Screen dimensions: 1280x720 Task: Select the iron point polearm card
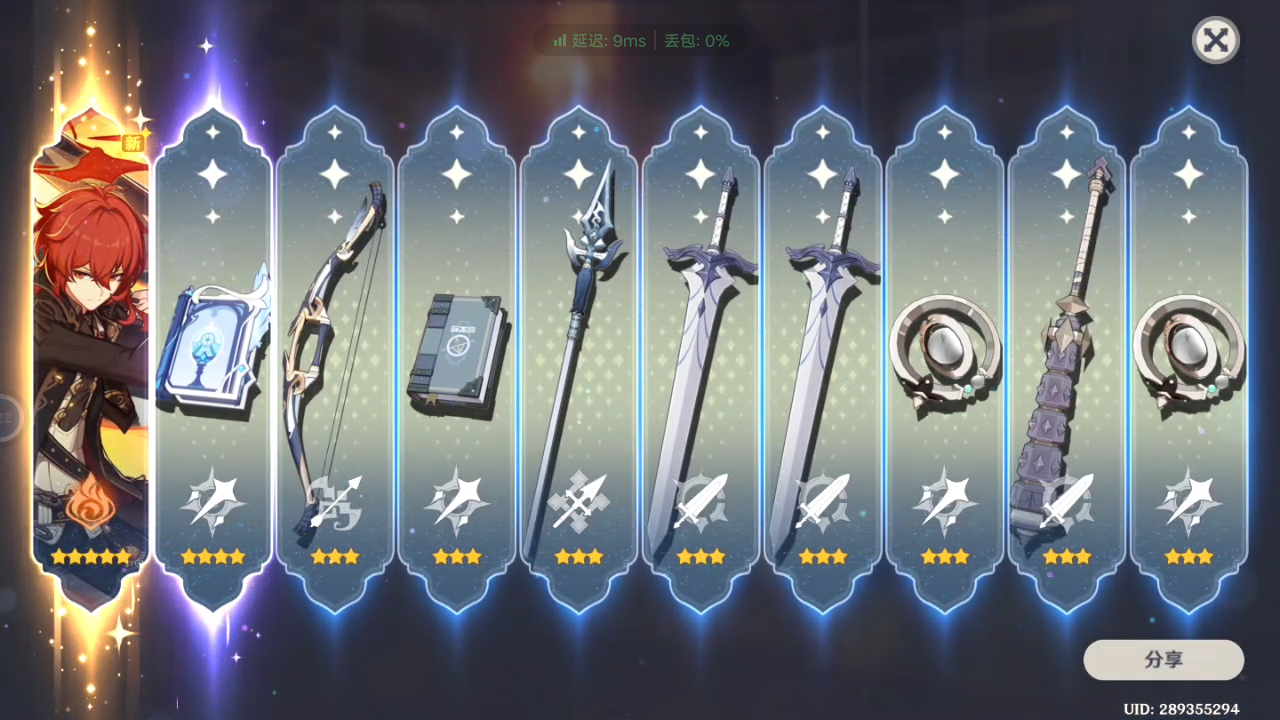pos(579,350)
